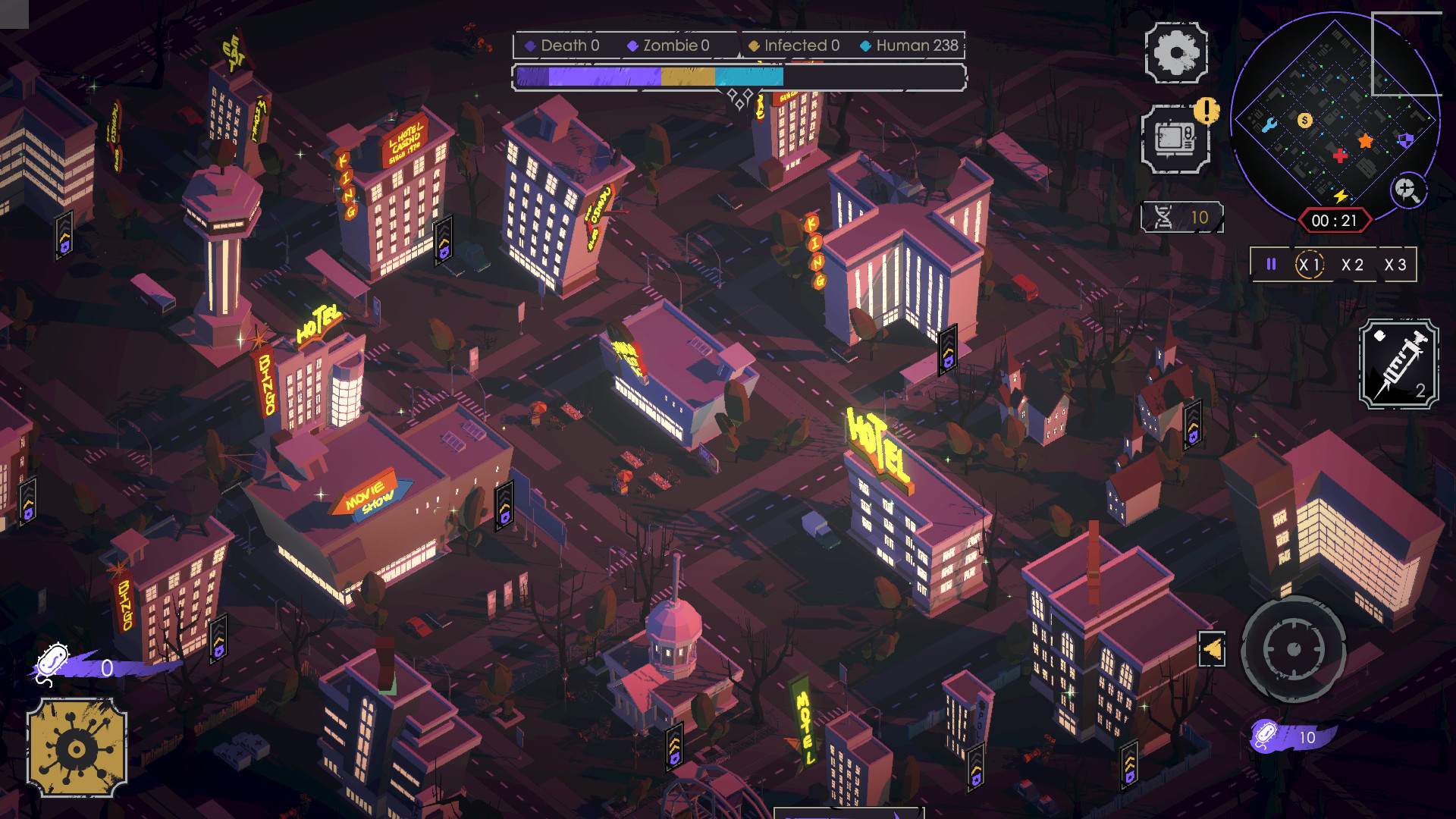
Task: Click the 00:21 countdown timer
Action: coord(1335,219)
